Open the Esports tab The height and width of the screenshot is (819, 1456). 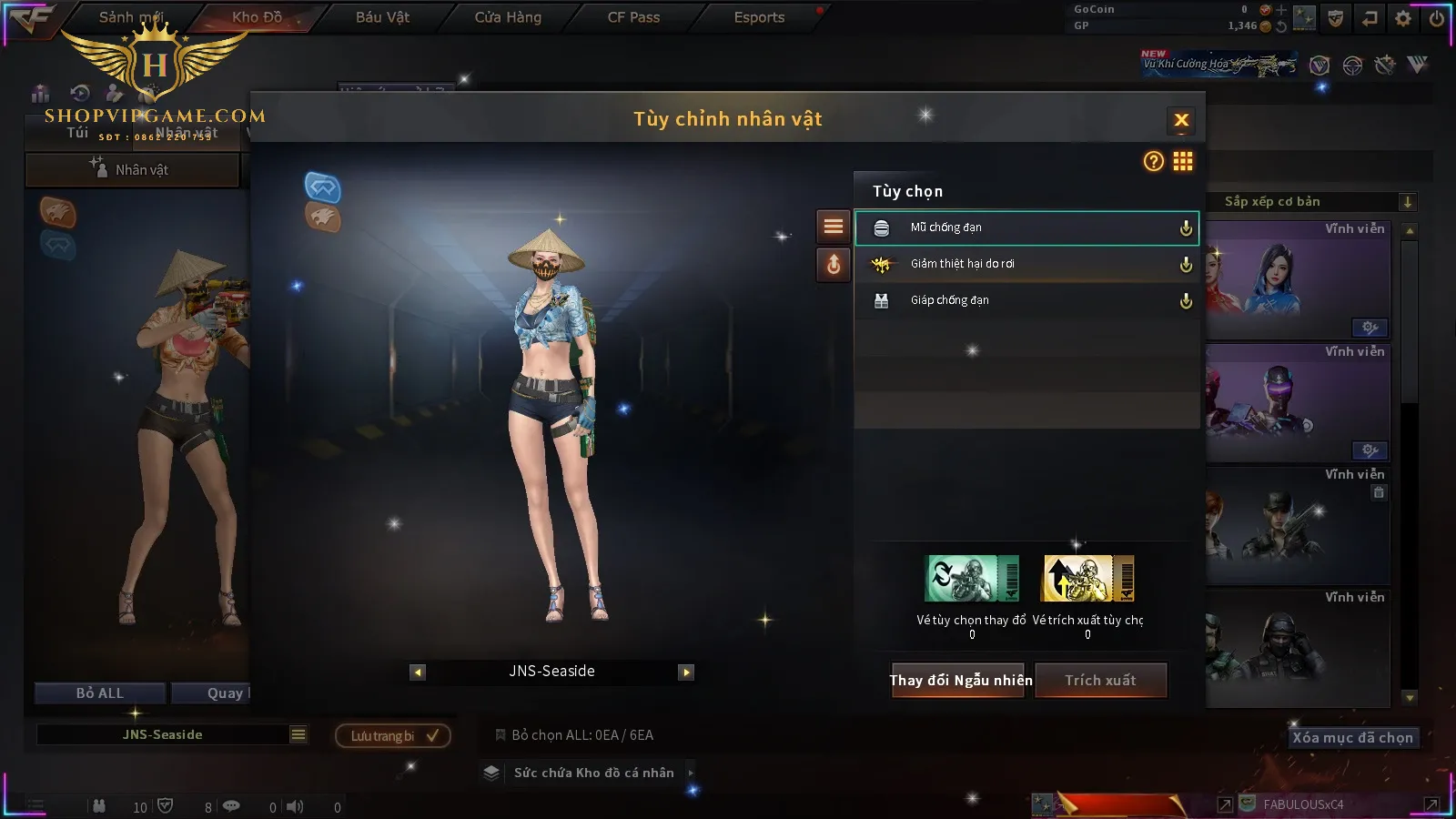pos(759,17)
